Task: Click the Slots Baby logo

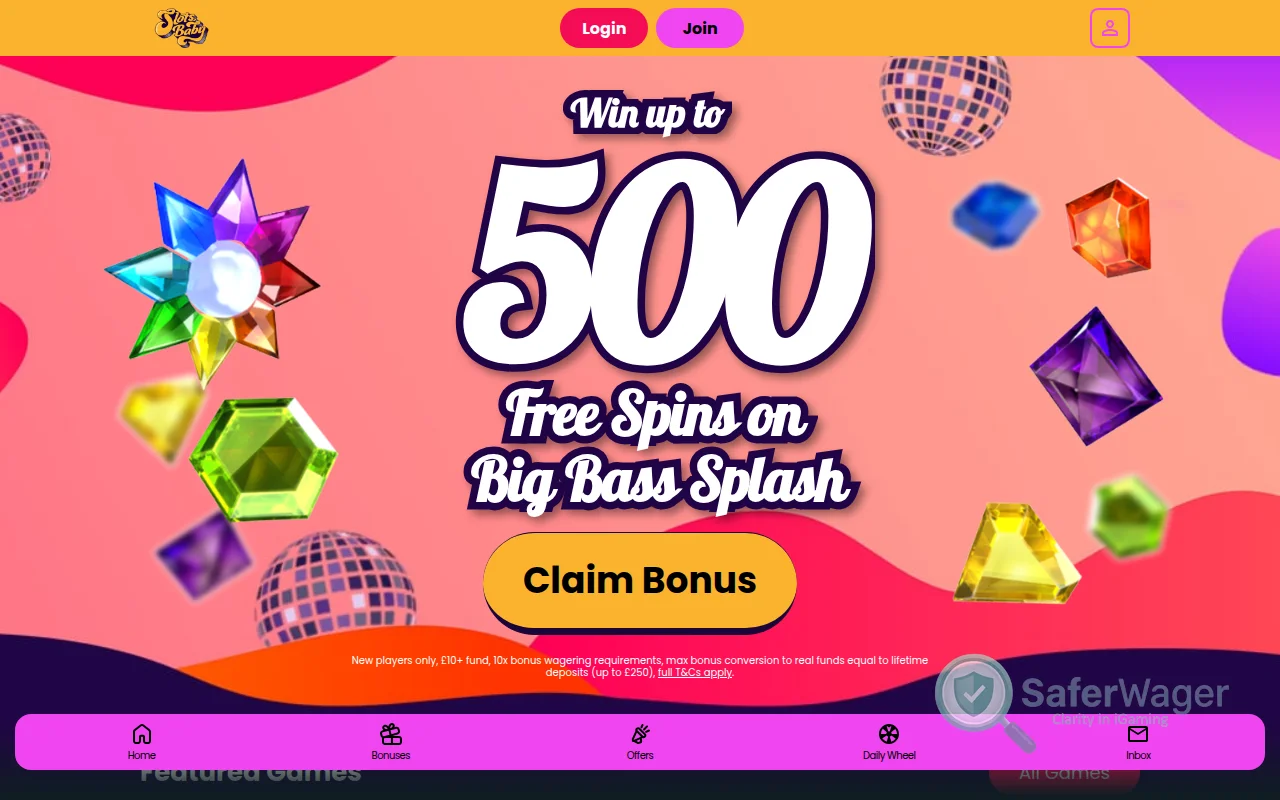Action: tap(181, 28)
